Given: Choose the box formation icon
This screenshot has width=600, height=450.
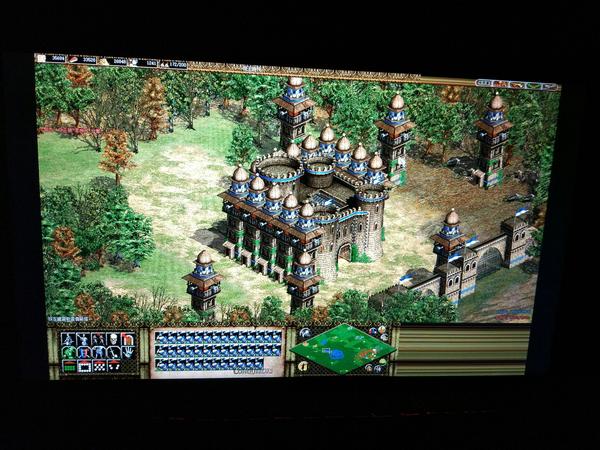Looking at the screenshot, I should click(84, 367).
